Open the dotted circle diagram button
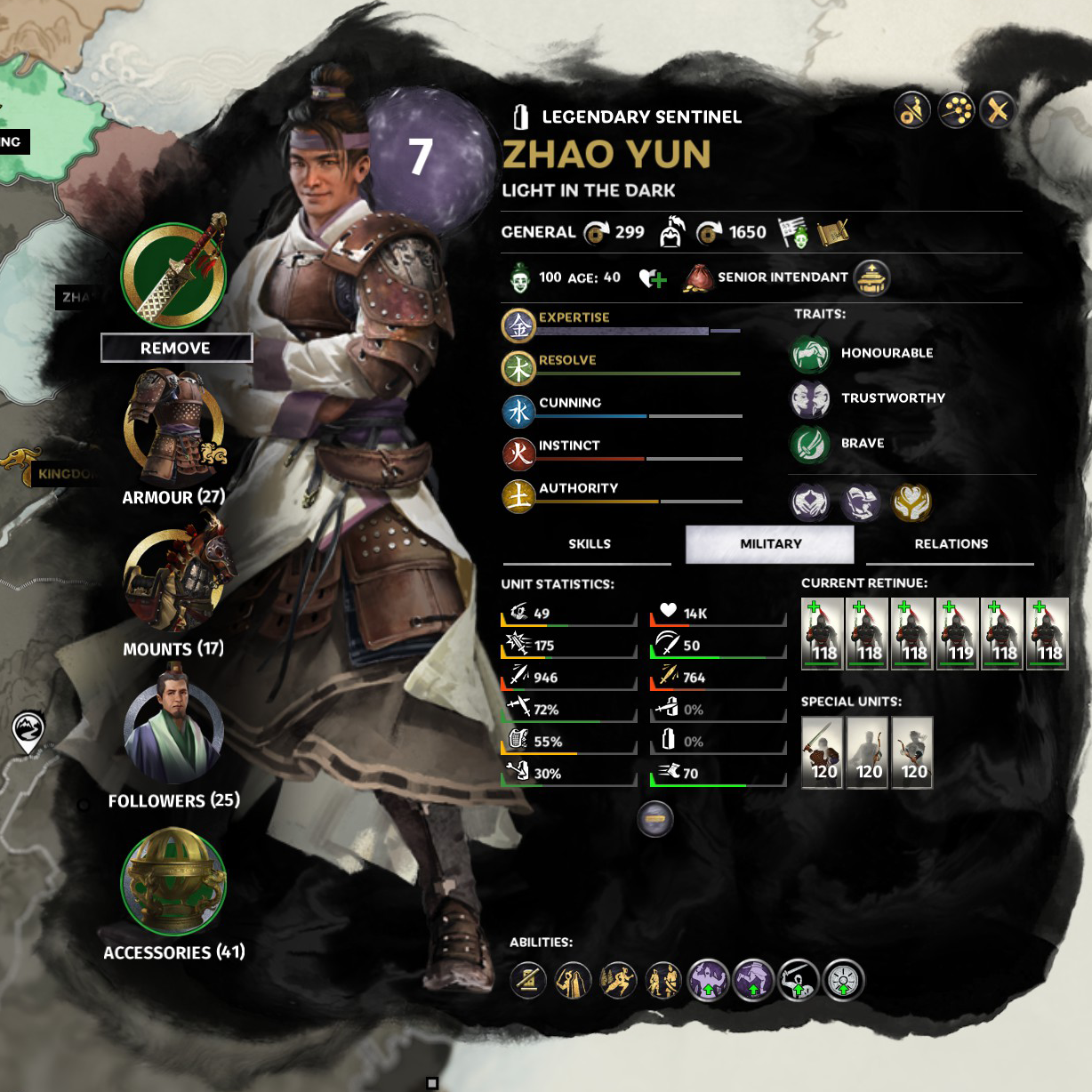This screenshot has width=1092, height=1092. tap(956, 110)
